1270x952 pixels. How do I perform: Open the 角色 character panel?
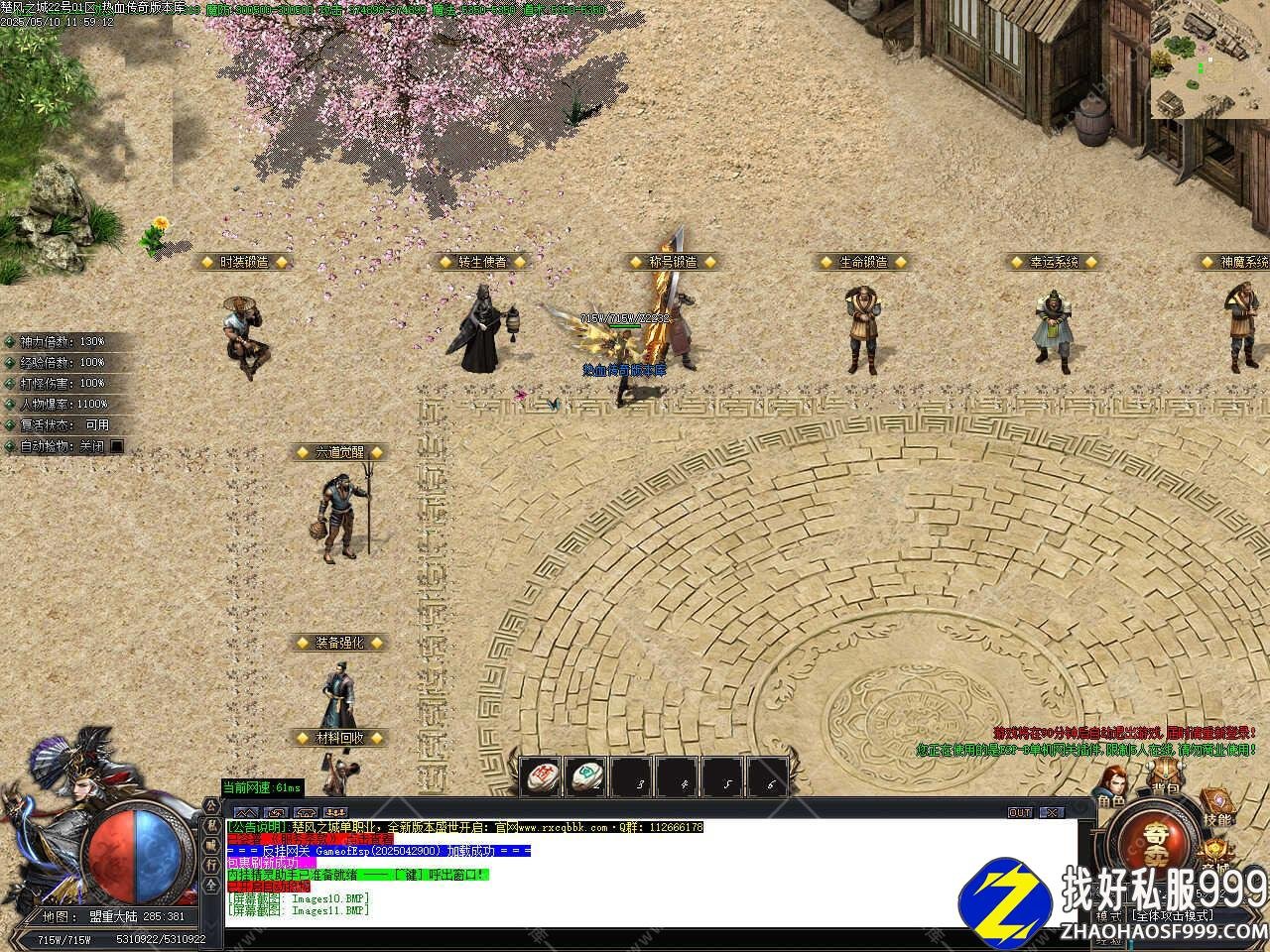[1111, 788]
